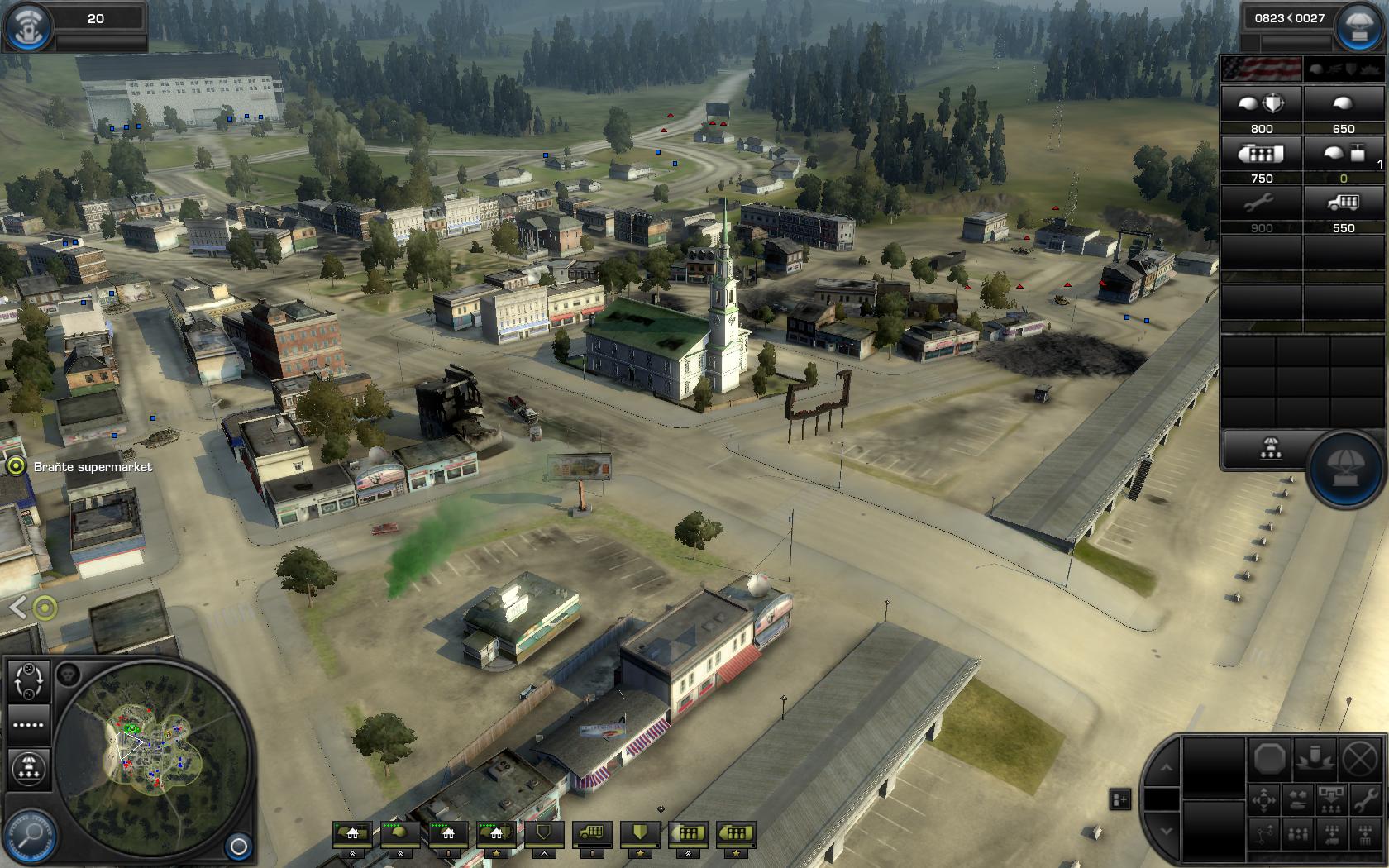Order the 750-point troop transport unit
The height and width of the screenshot is (868, 1389).
coord(1262,155)
